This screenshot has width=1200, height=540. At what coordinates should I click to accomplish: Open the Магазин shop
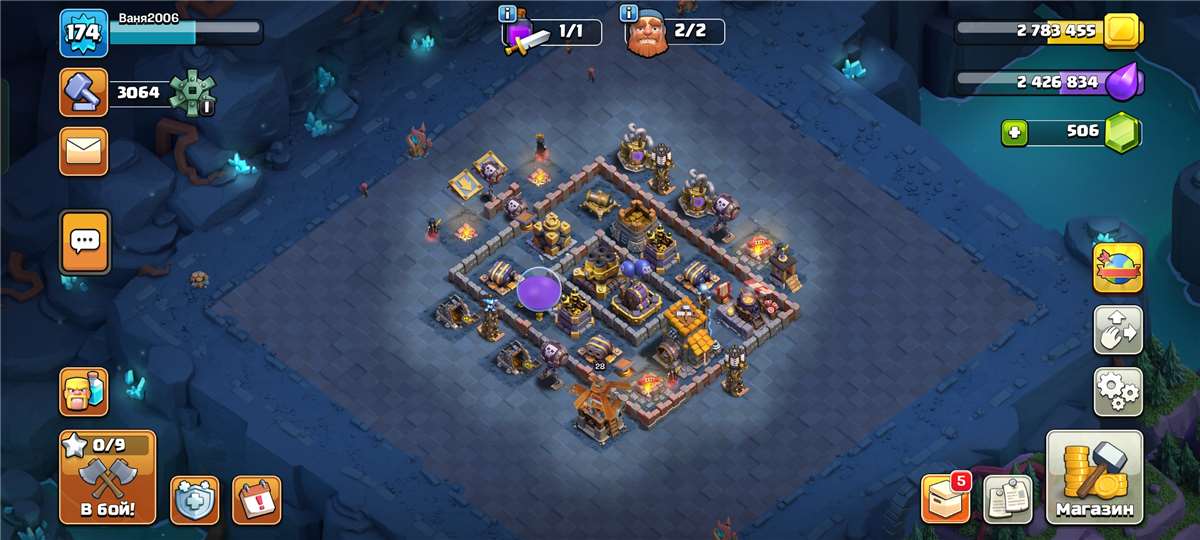[x=1094, y=478]
